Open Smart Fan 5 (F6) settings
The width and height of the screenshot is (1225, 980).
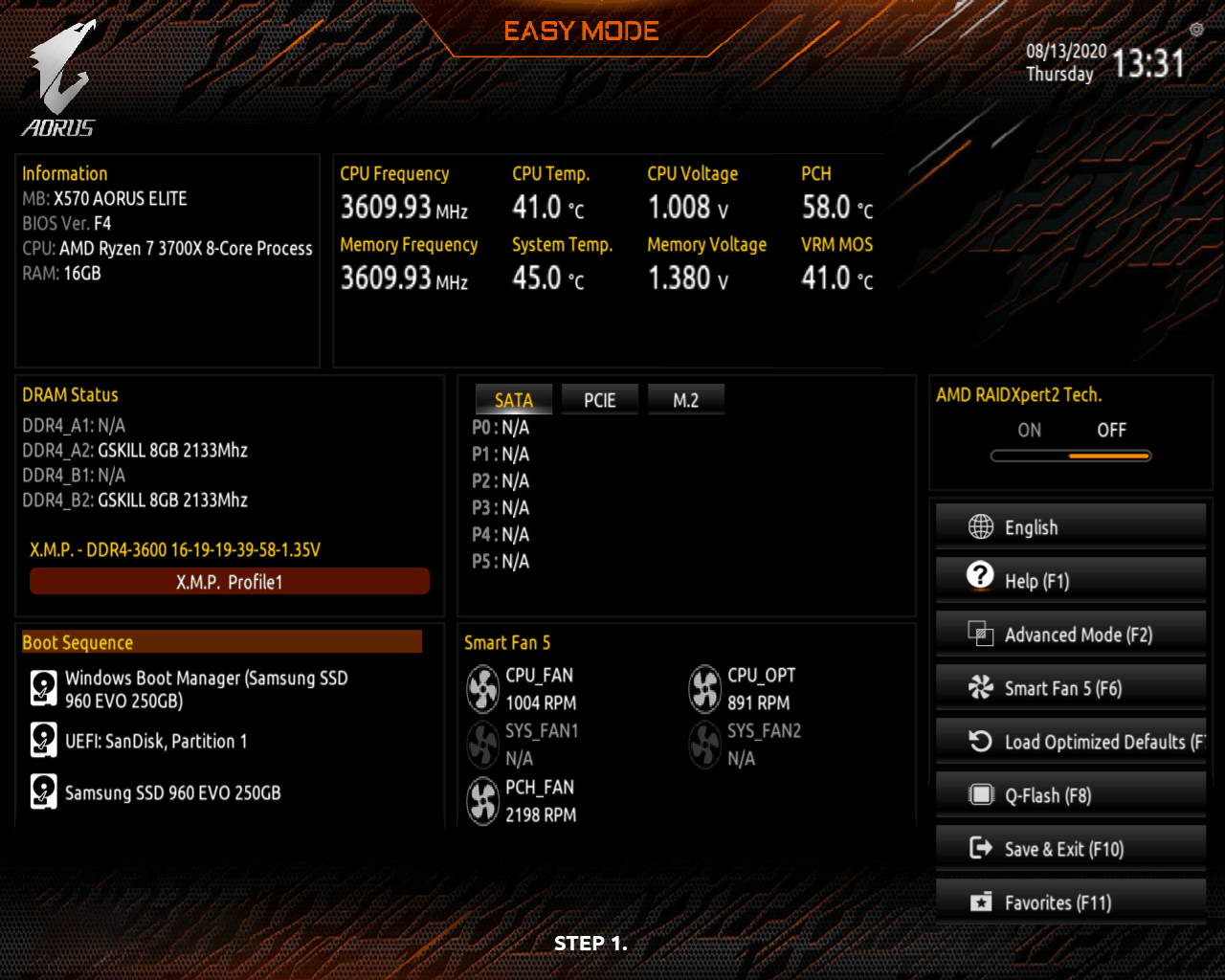tap(1070, 688)
